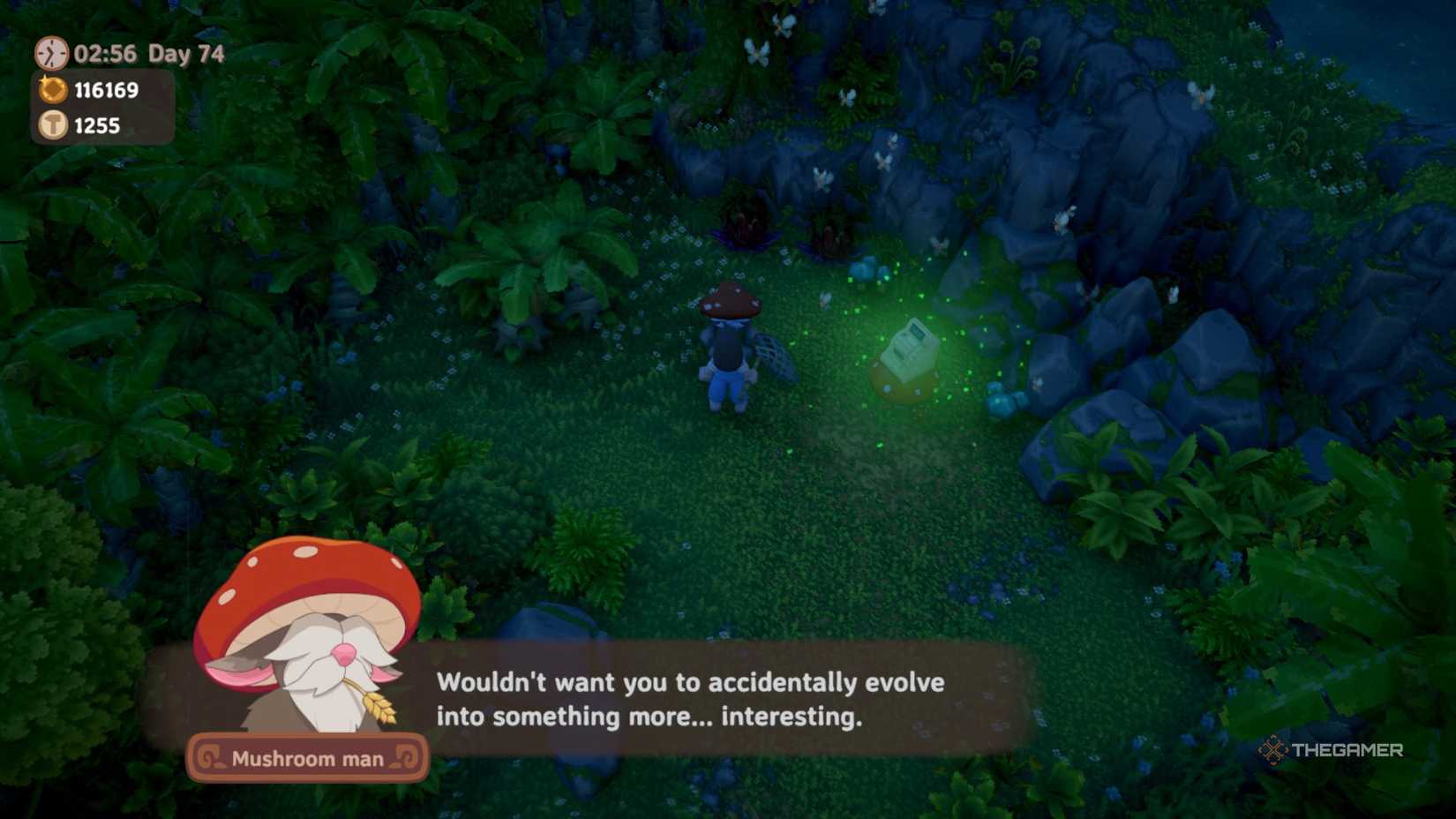Click the 02:56 time display

pos(106,53)
